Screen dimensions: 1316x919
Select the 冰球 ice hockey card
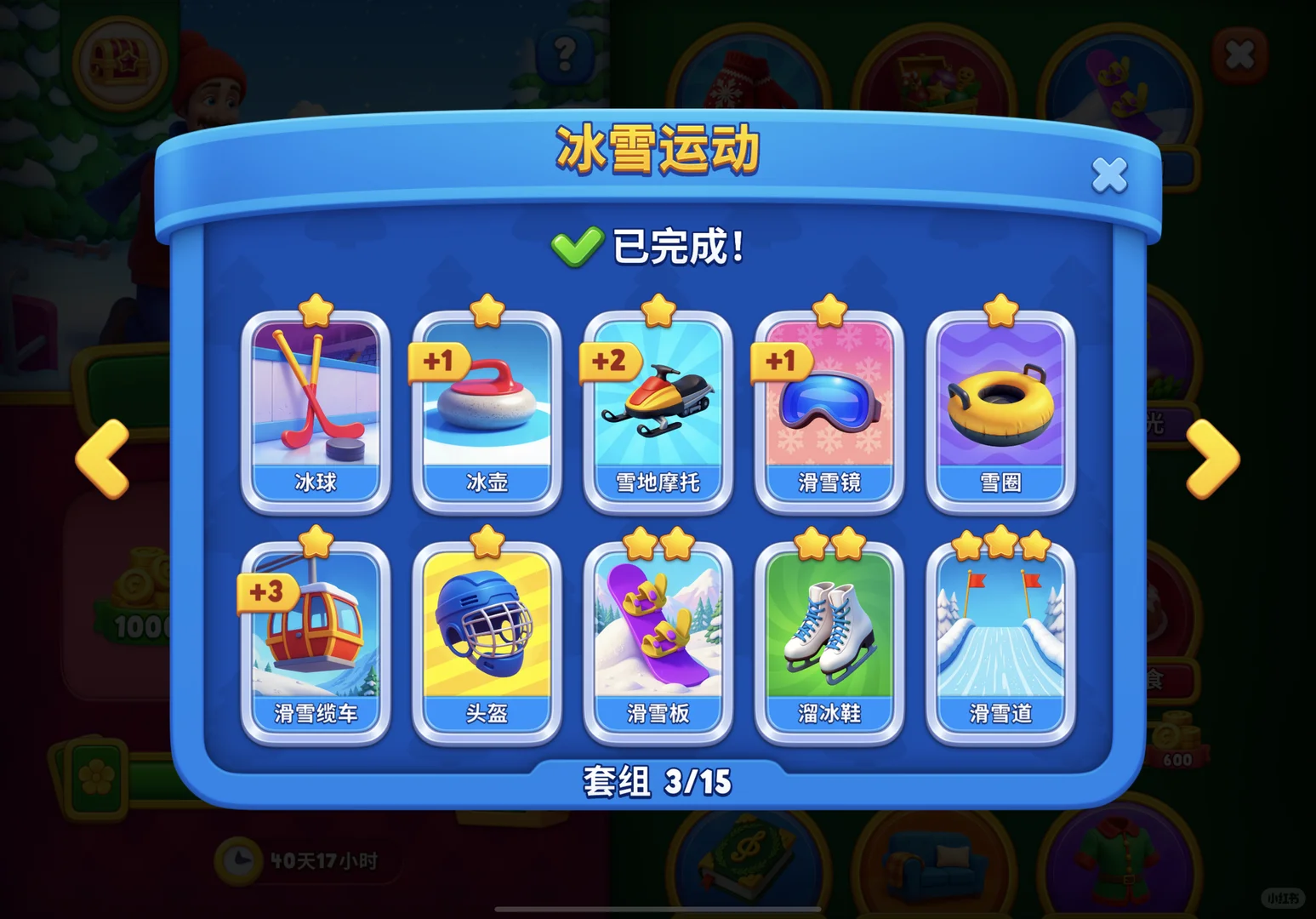coord(316,408)
